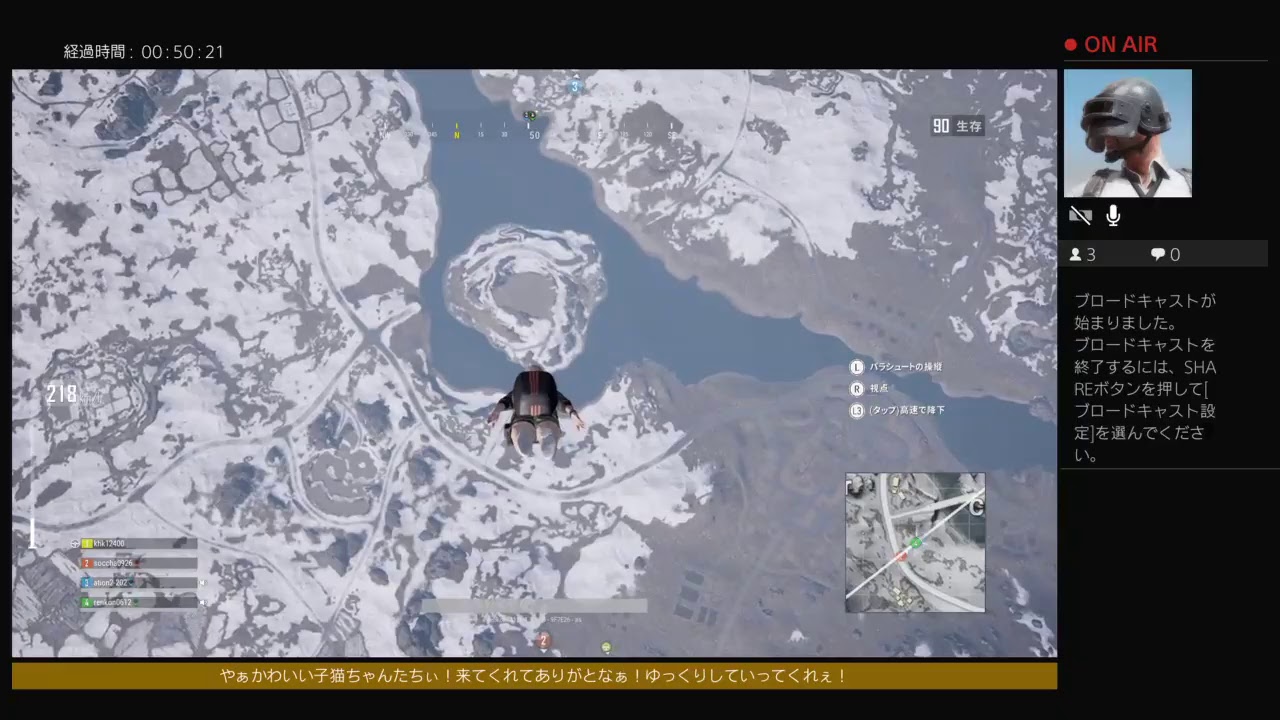Mute the streaming microphone
The height and width of the screenshot is (720, 1280).
[1112, 215]
